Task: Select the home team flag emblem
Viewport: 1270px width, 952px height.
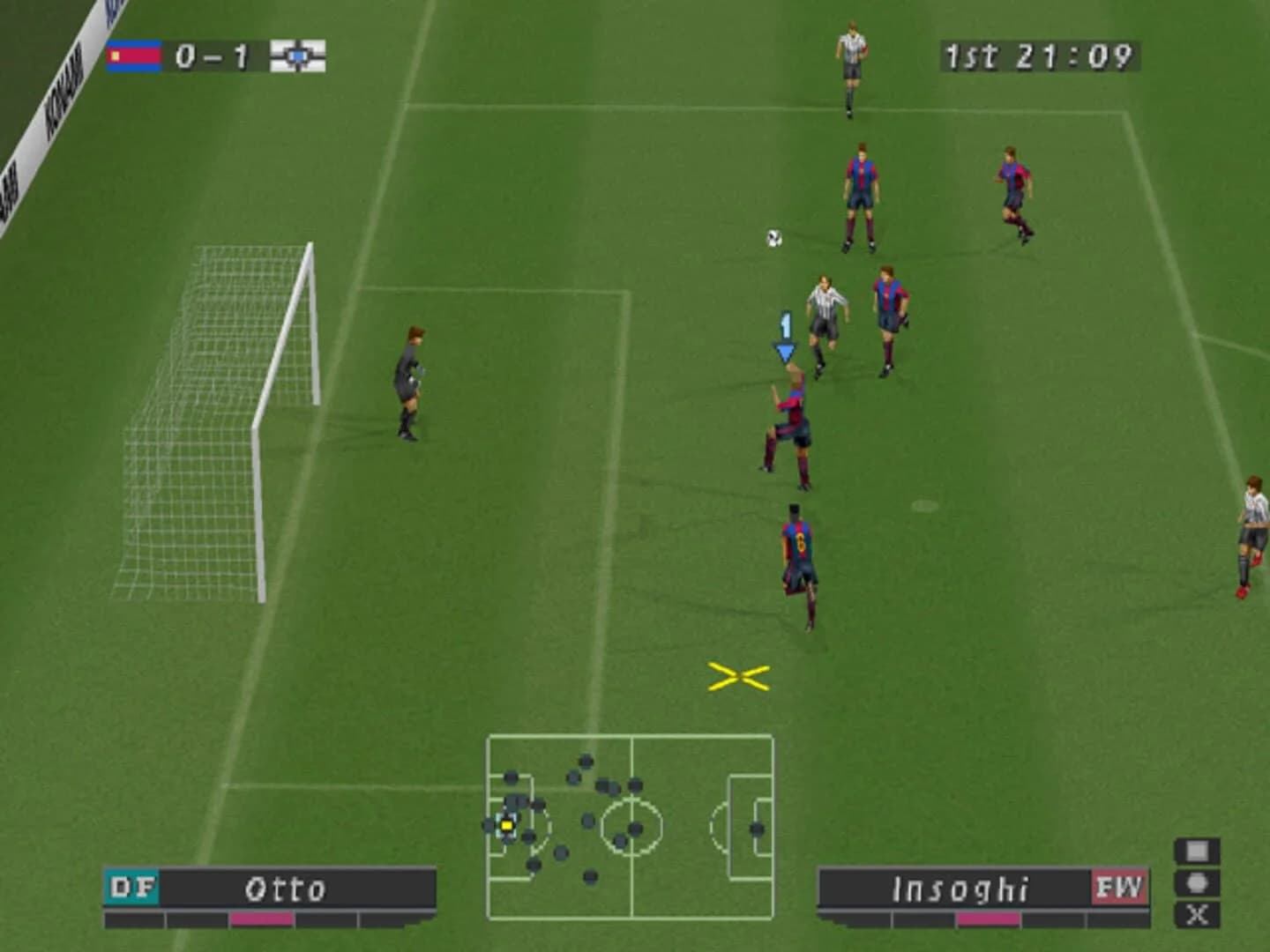Action: 134,56
